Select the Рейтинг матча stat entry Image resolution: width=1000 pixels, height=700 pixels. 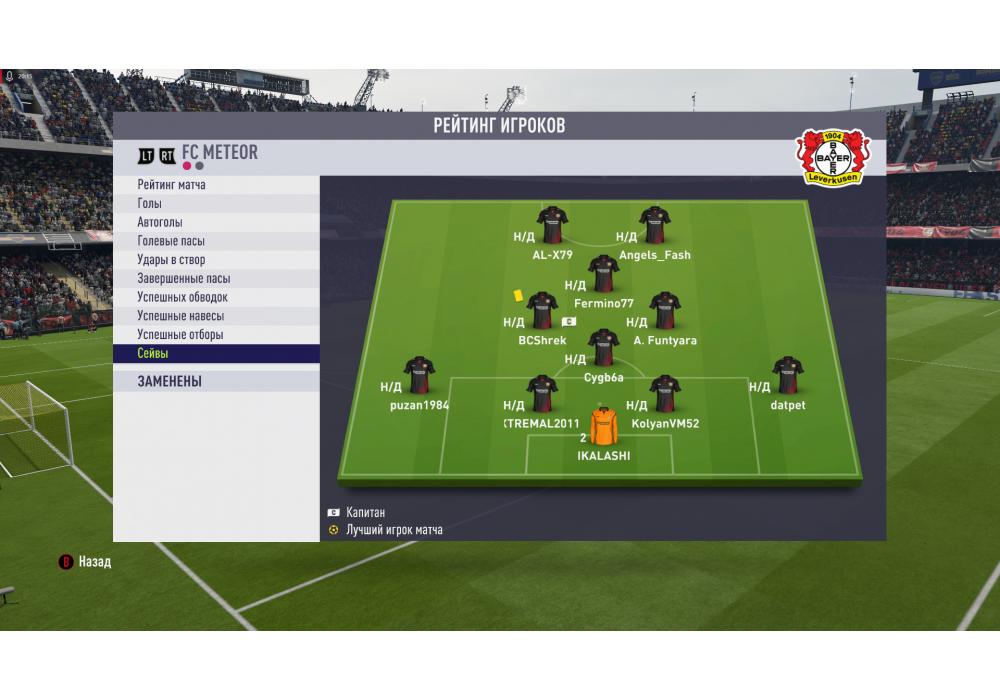(172, 185)
